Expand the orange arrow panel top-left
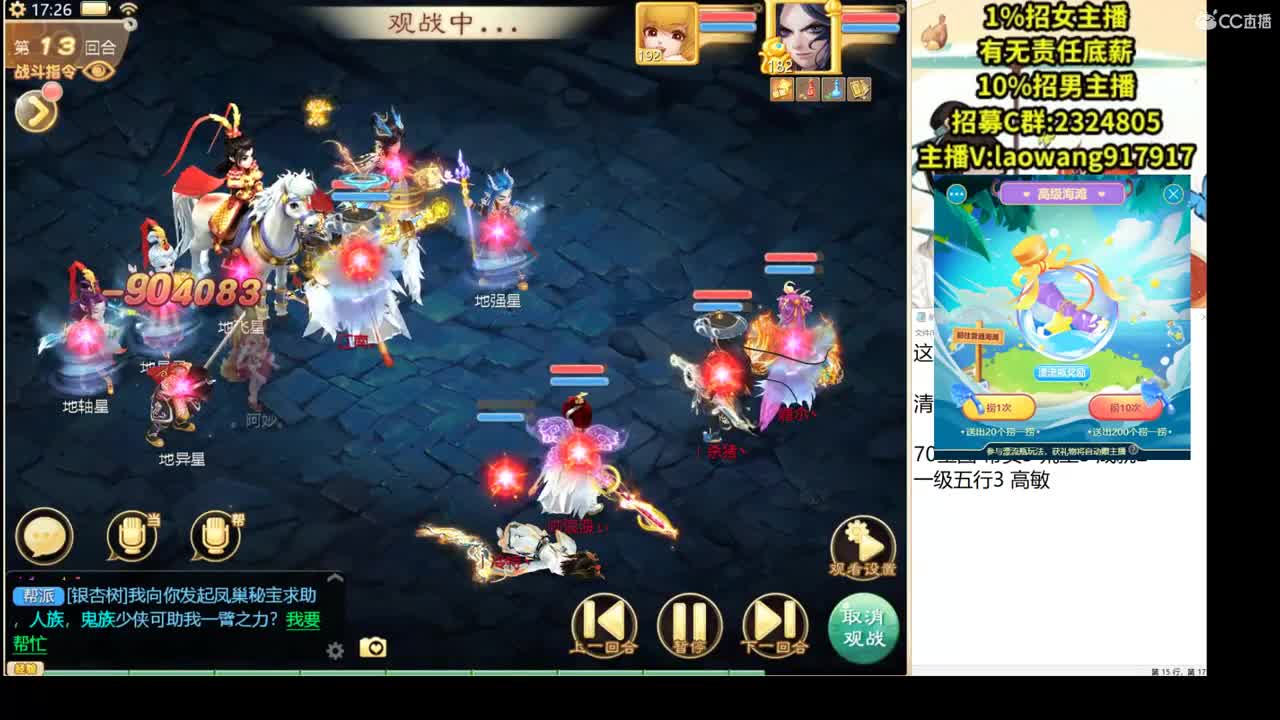The width and height of the screenshot is (1280, 720). [x=36, y=111]
